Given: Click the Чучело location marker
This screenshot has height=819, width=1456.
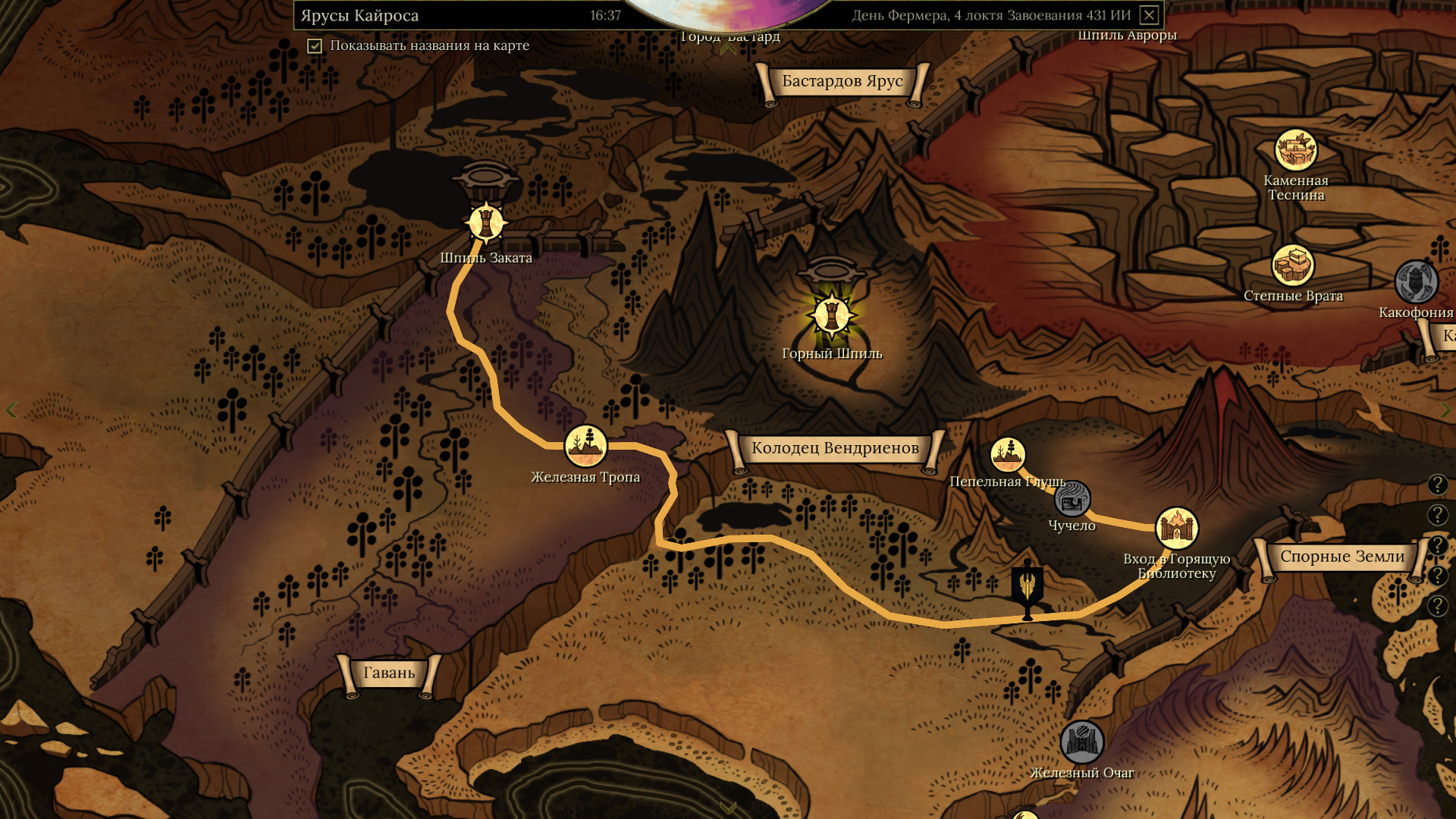Looking at the screenshot, I should pyautogui.click(x=1072, y=500).
